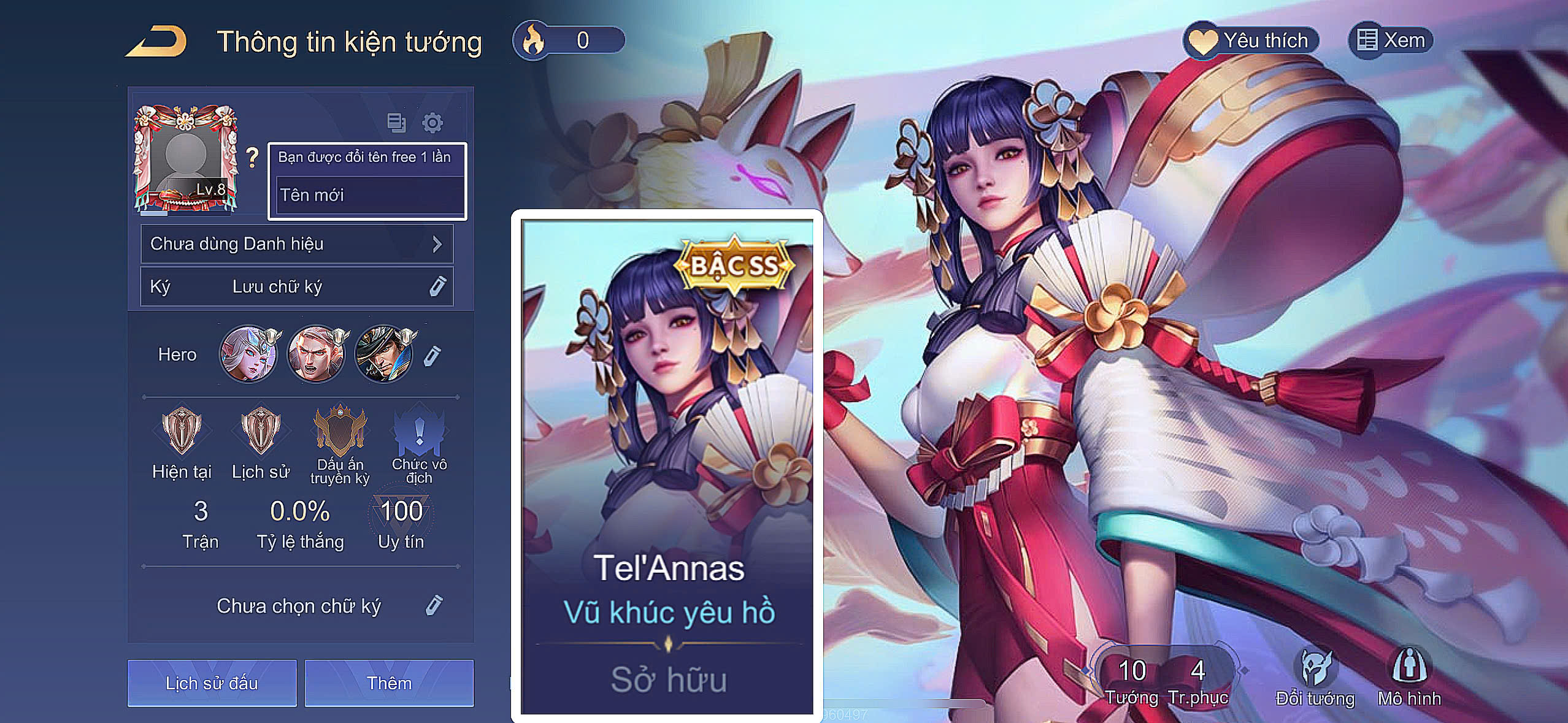Click the card frame icon beside the gear

(396, 122)
